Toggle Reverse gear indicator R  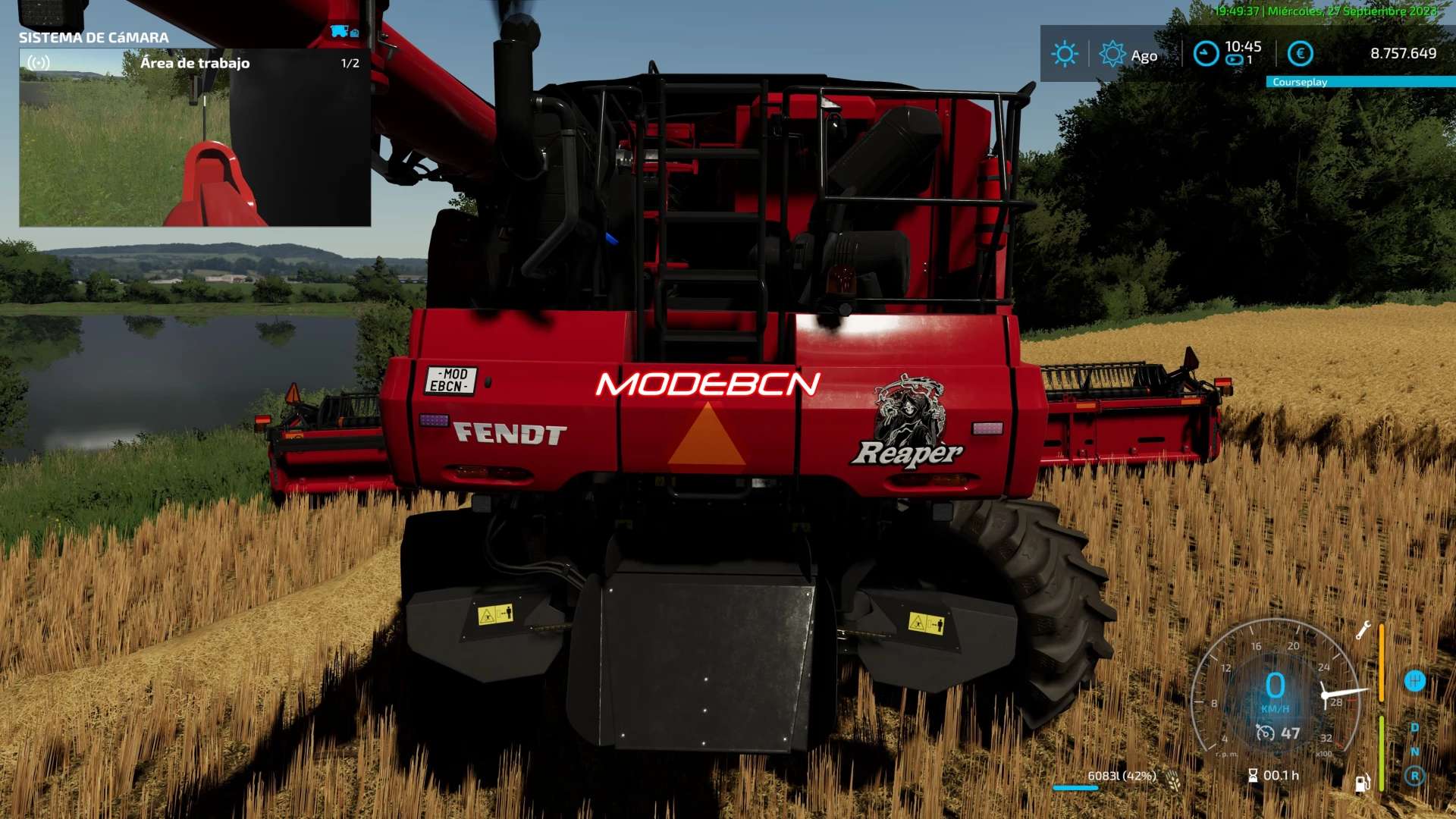click(x=1416, y=773)
